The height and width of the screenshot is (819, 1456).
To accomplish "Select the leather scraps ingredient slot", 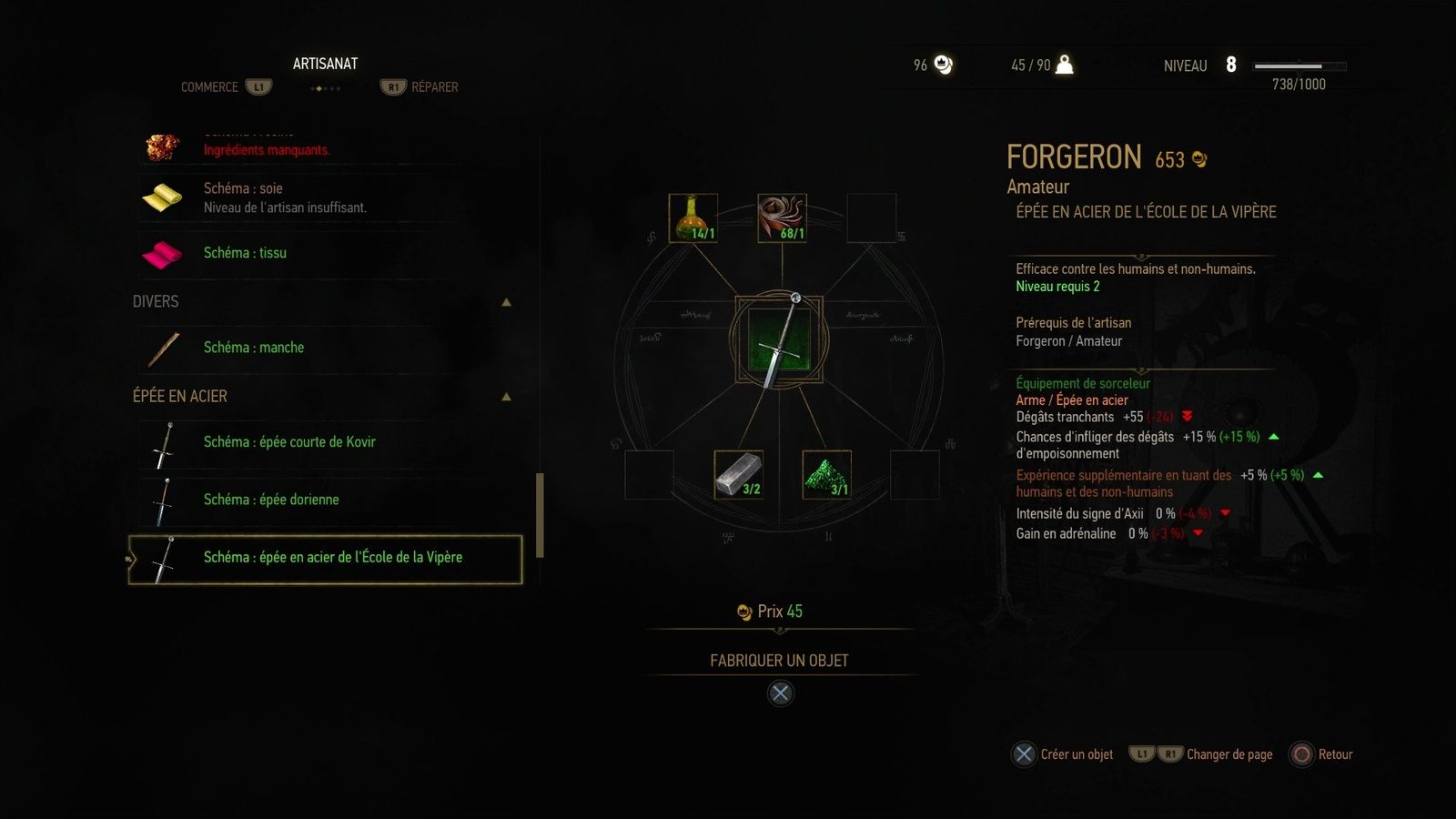I will click(x=782, y=217).
